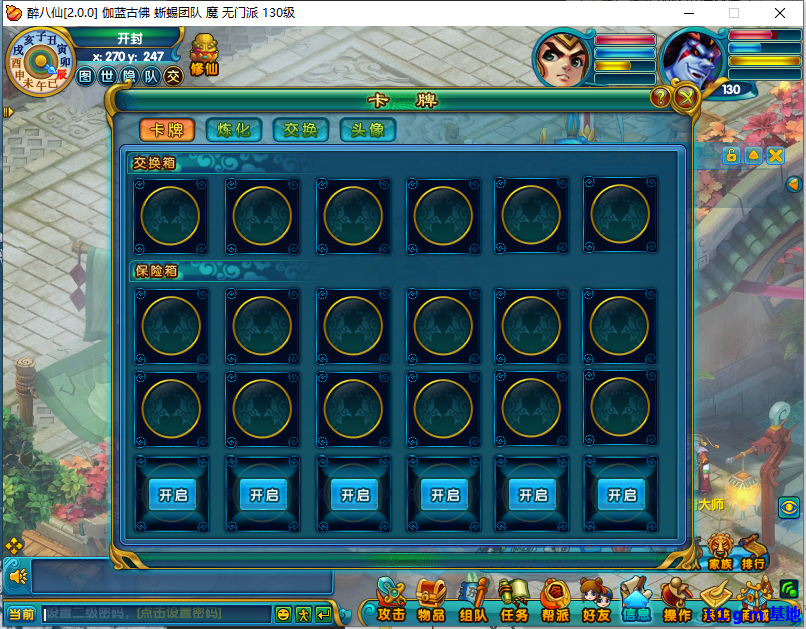Select the 卡牌 tab

point(167,130)
